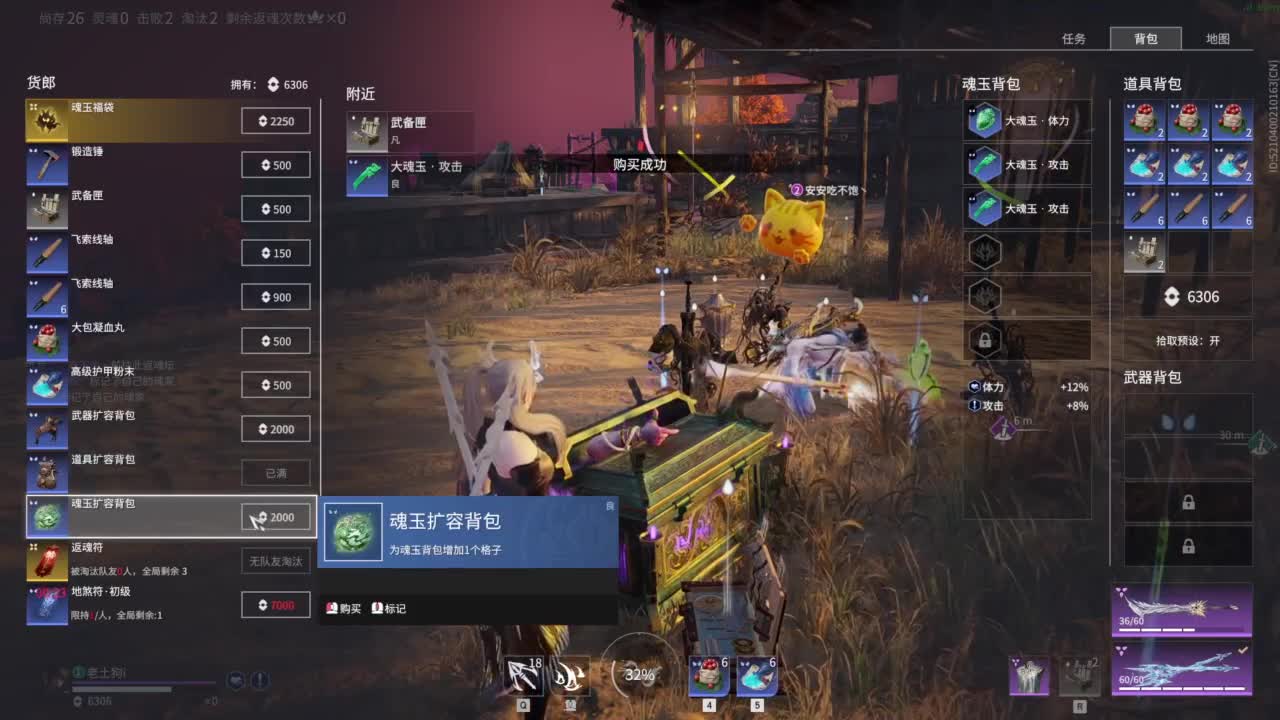Click the 凝血丸 in hotbar slot 4
Screen dimensions: 1280x720
tap(708, 676)
